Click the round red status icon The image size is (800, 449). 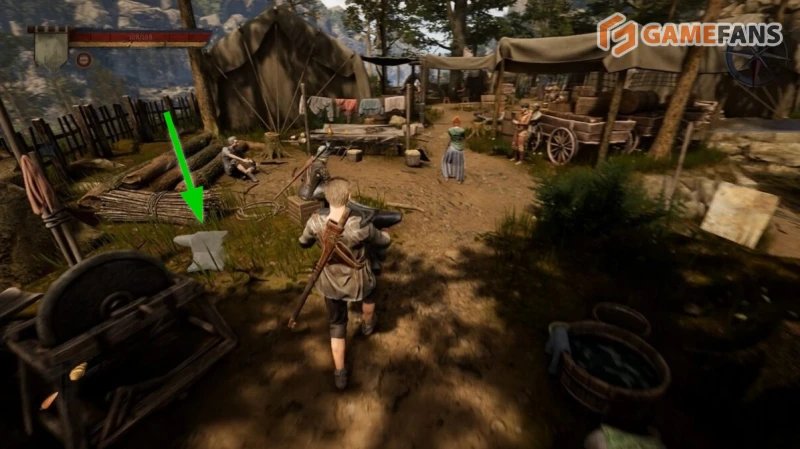coord(84,59)
